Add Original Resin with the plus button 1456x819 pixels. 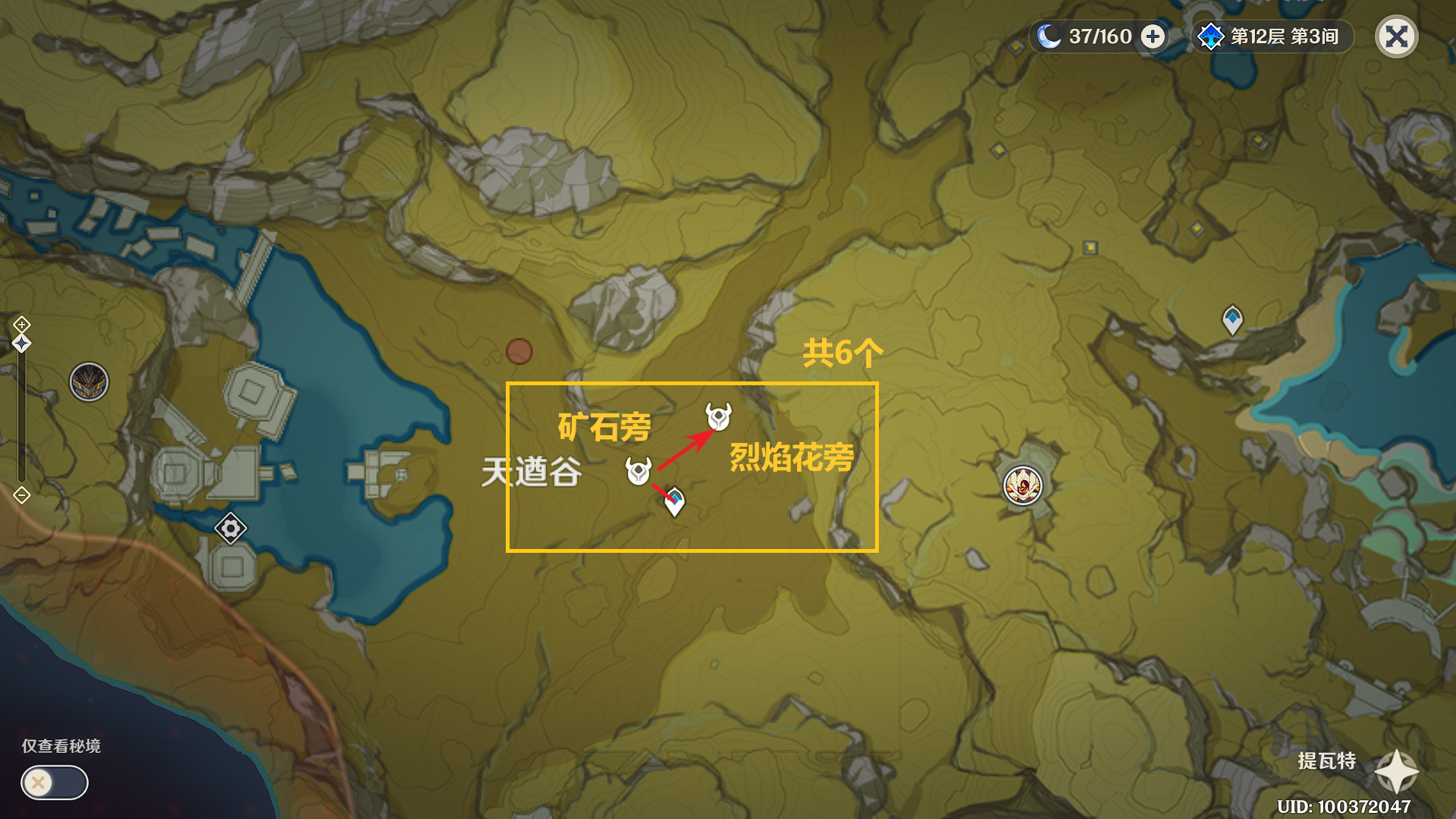click(1153, 36)
